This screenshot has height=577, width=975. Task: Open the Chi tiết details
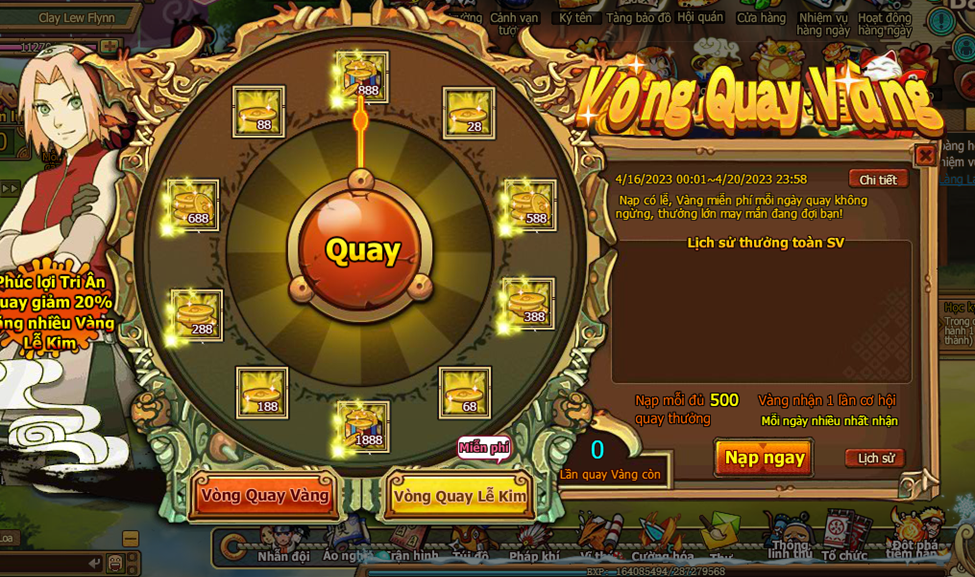(x=878, y=180)
